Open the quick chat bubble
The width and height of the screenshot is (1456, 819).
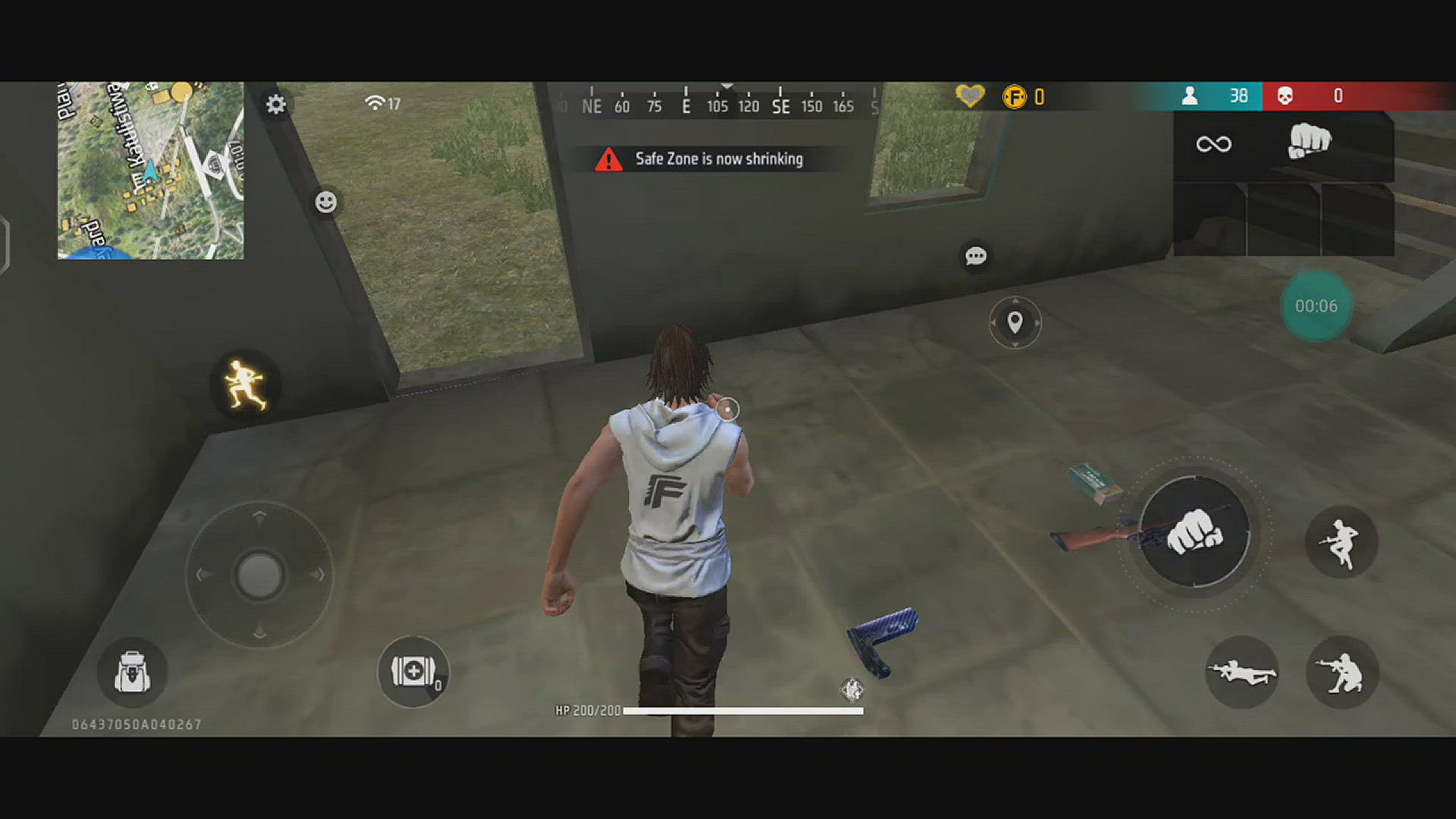[x=975, y=256]
